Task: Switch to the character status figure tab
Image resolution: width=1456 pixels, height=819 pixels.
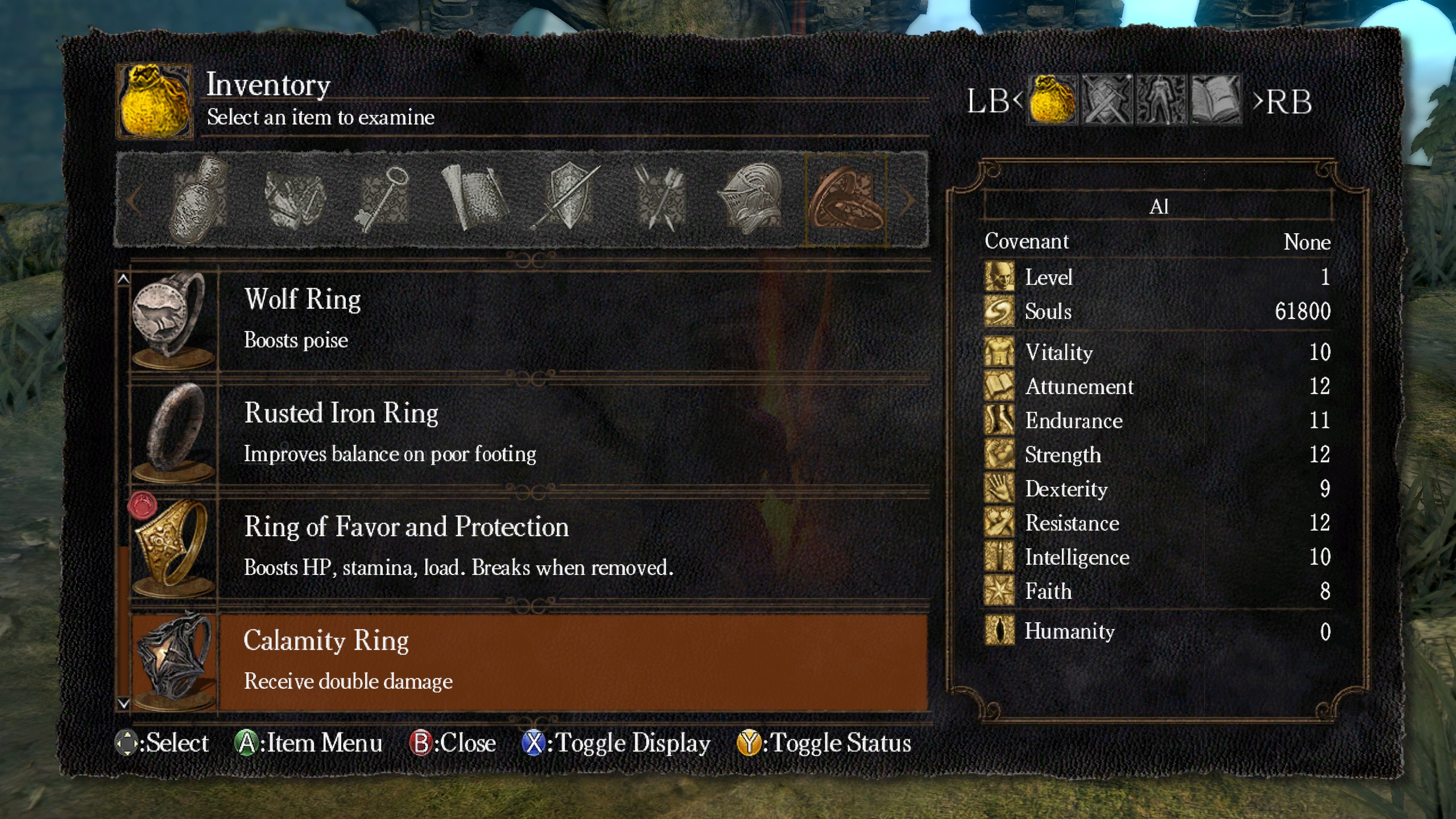Action: pyautogui.click(x=1160, y=100)
